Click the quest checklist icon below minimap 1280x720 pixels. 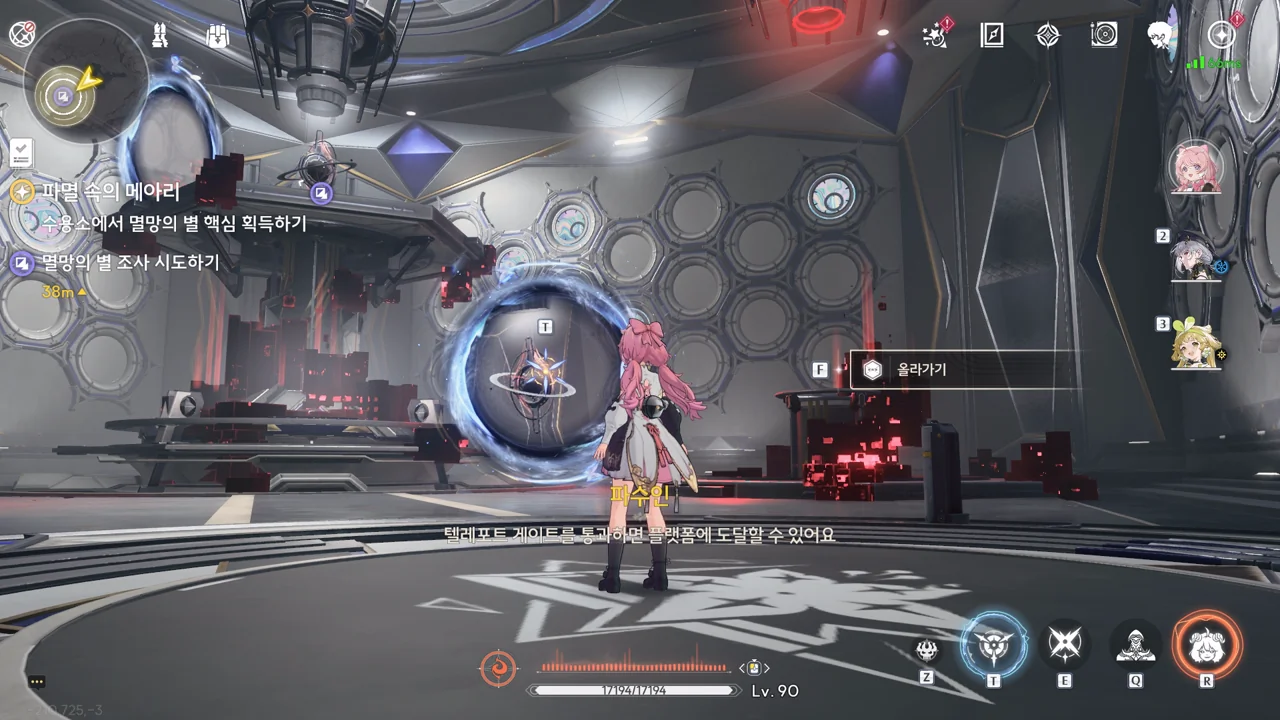point(22,152)
